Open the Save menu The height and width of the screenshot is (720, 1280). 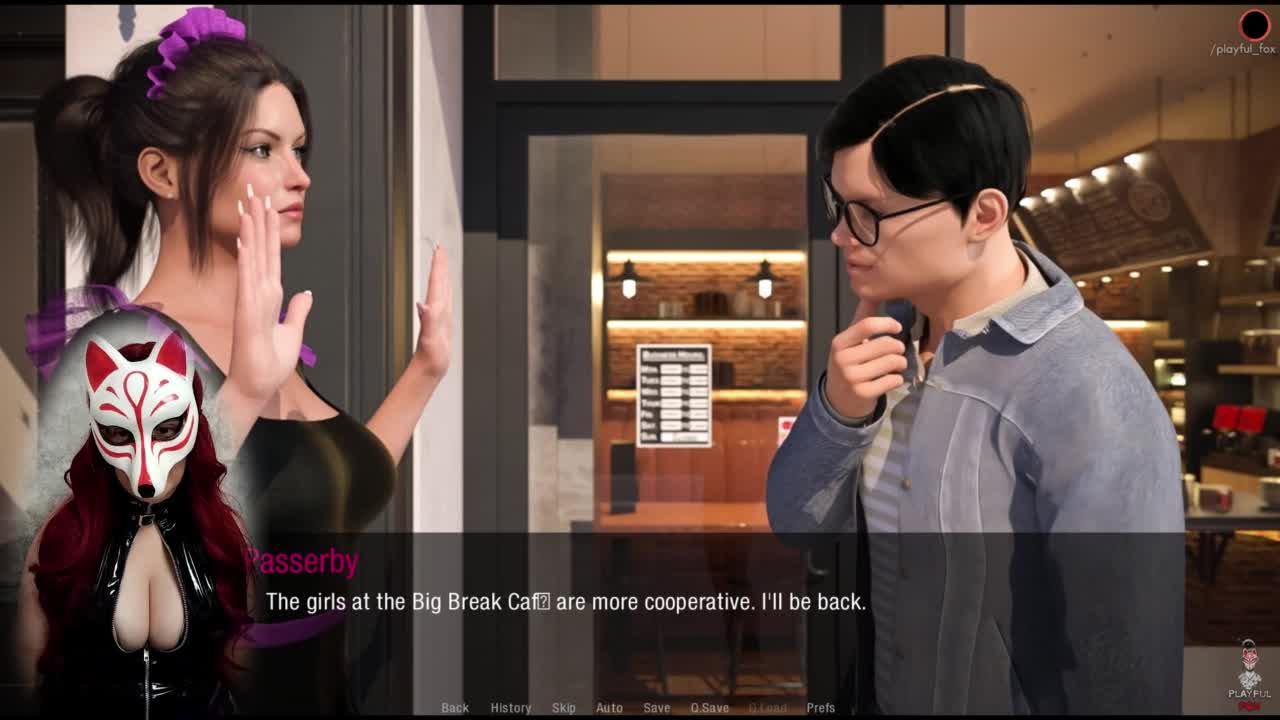656,708
